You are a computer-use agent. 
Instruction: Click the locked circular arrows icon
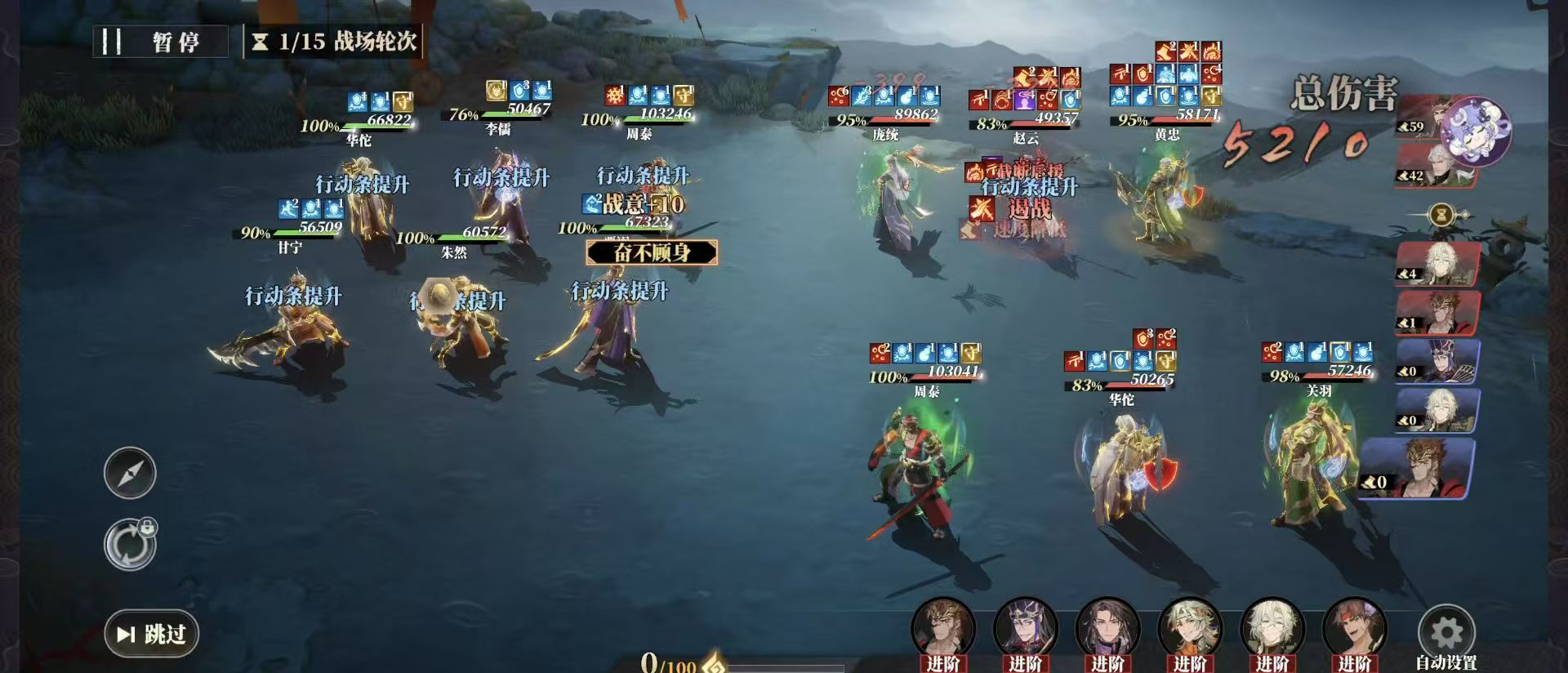[130, 545]
